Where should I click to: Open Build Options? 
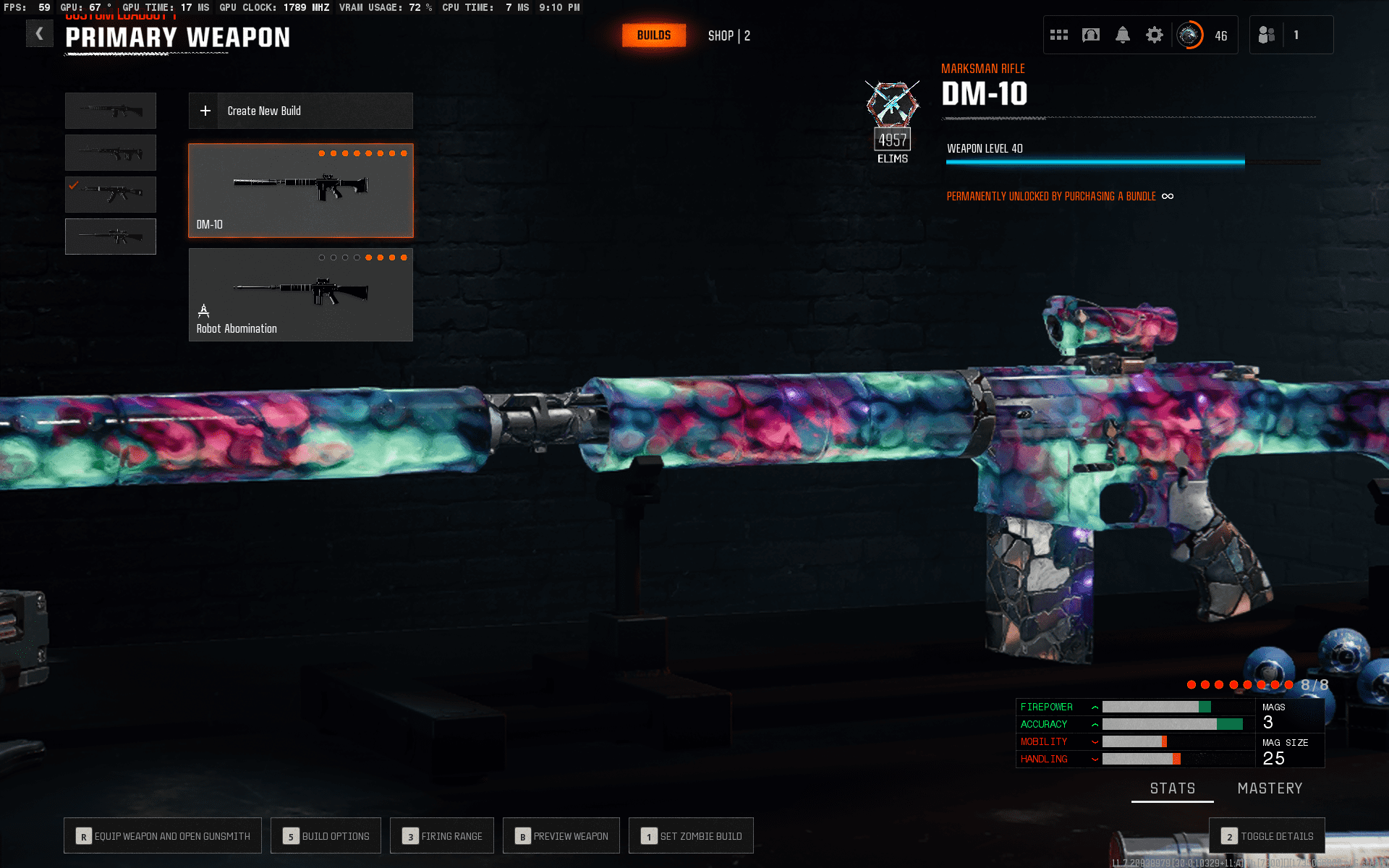326,836
